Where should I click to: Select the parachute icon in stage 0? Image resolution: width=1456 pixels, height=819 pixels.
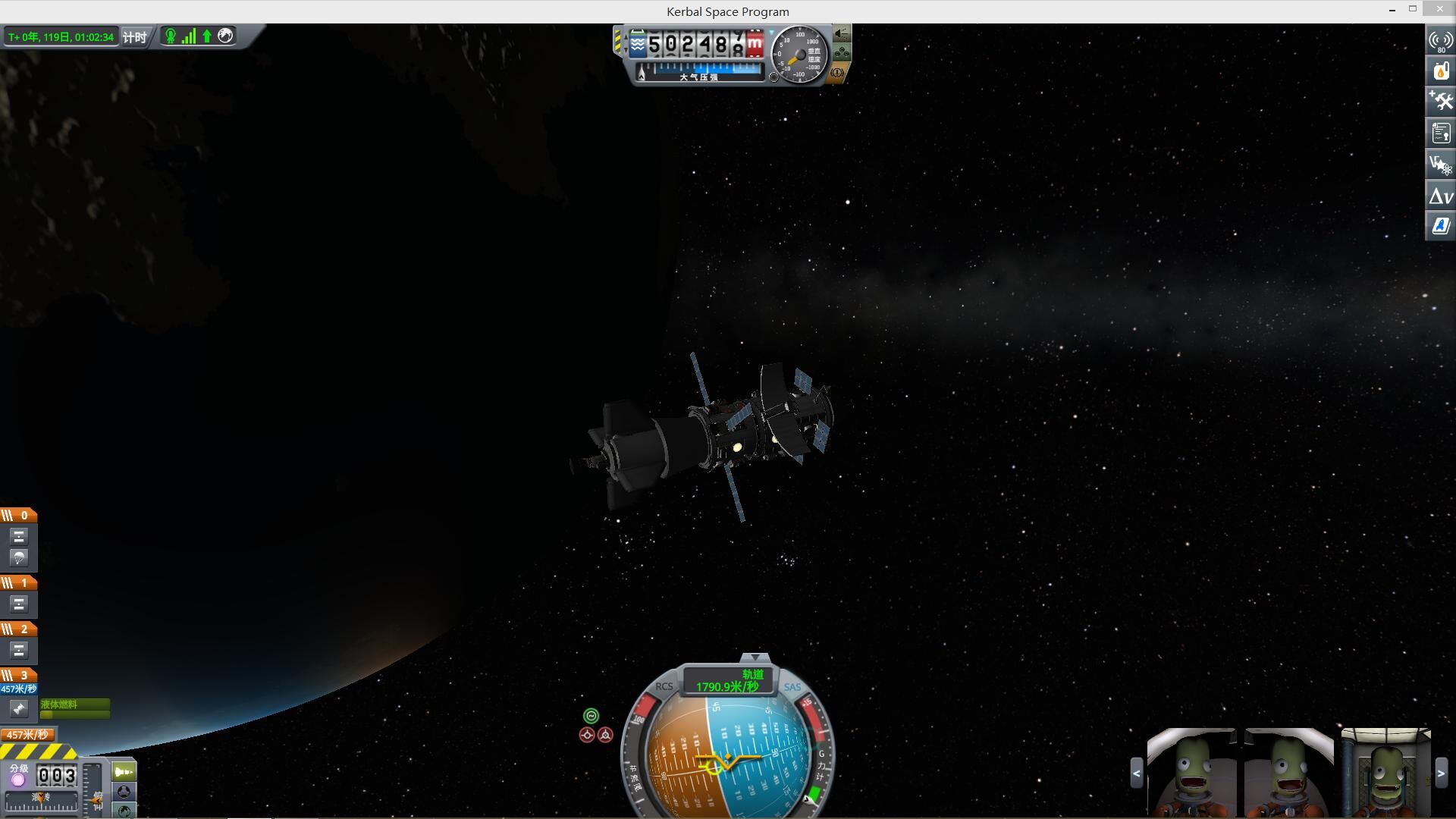coord(20,557)
